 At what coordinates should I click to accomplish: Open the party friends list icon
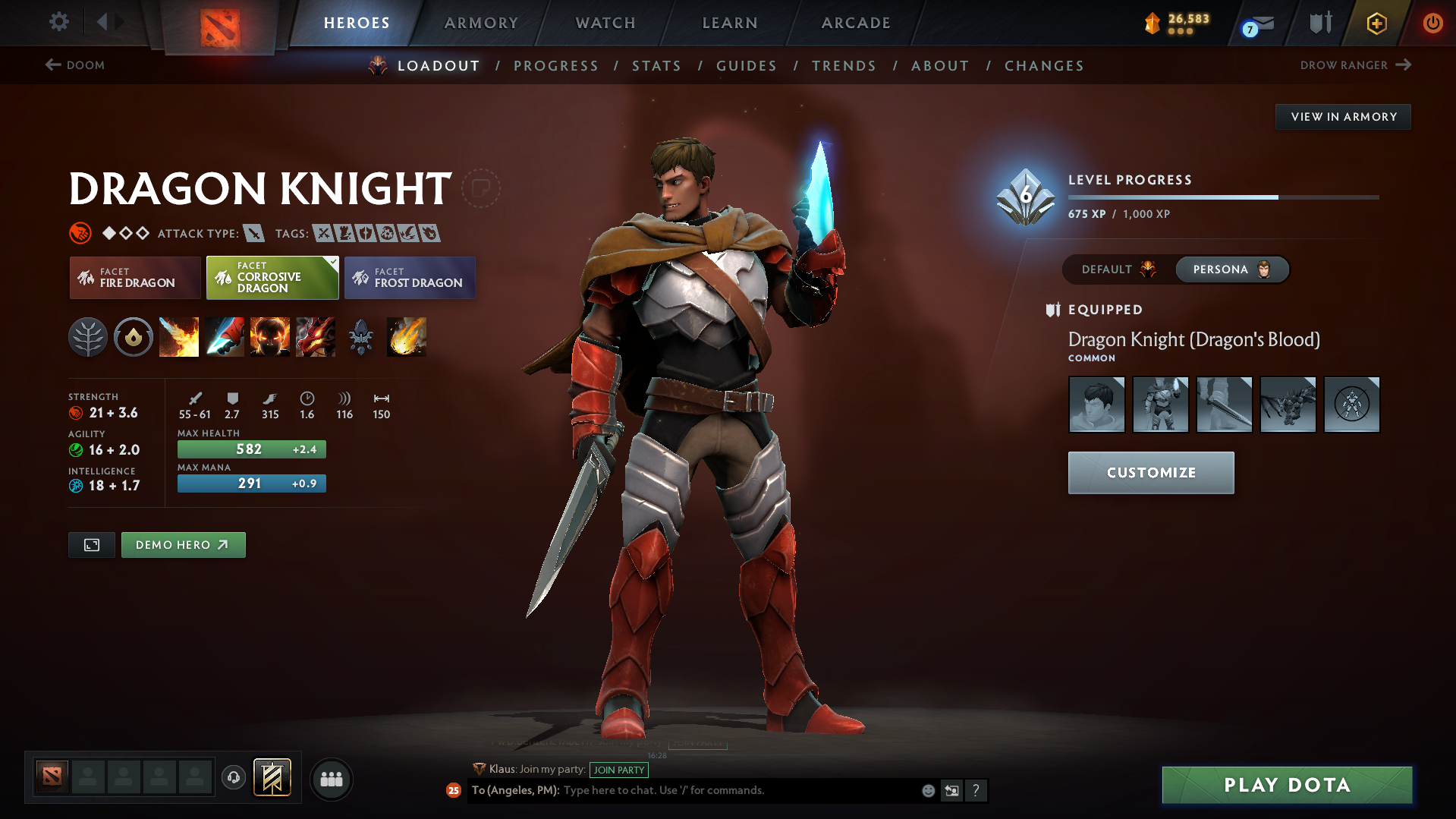coord(332,780)
